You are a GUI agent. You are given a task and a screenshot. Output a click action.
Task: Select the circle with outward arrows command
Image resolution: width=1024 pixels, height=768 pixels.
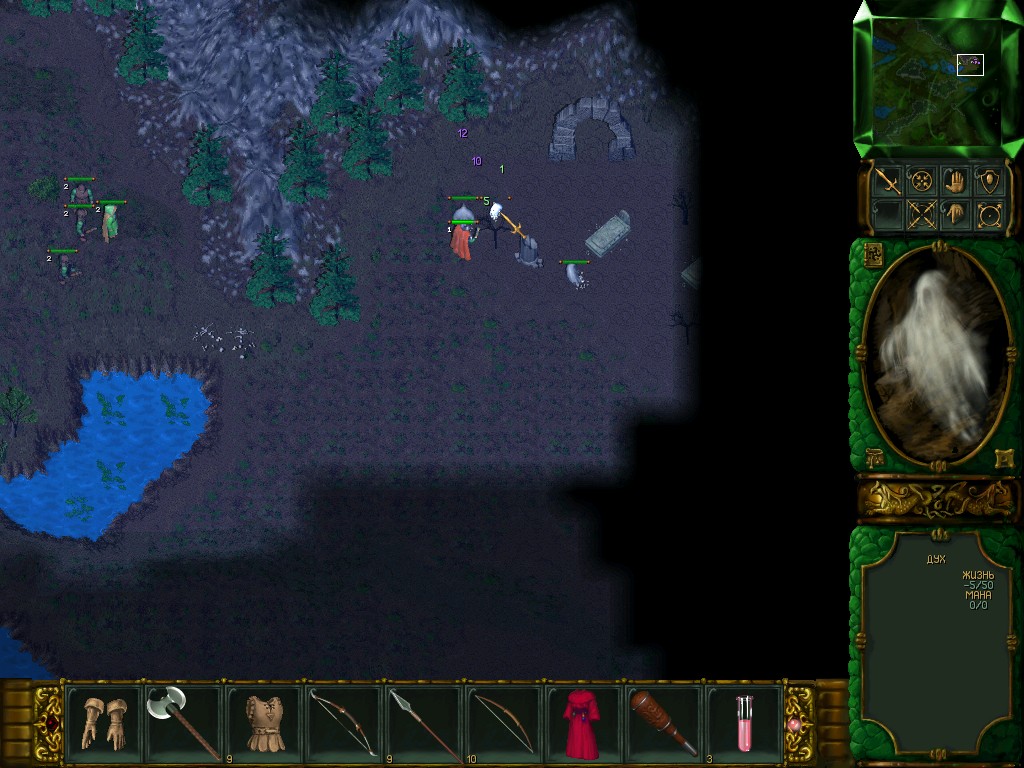[x=990, y=214]
